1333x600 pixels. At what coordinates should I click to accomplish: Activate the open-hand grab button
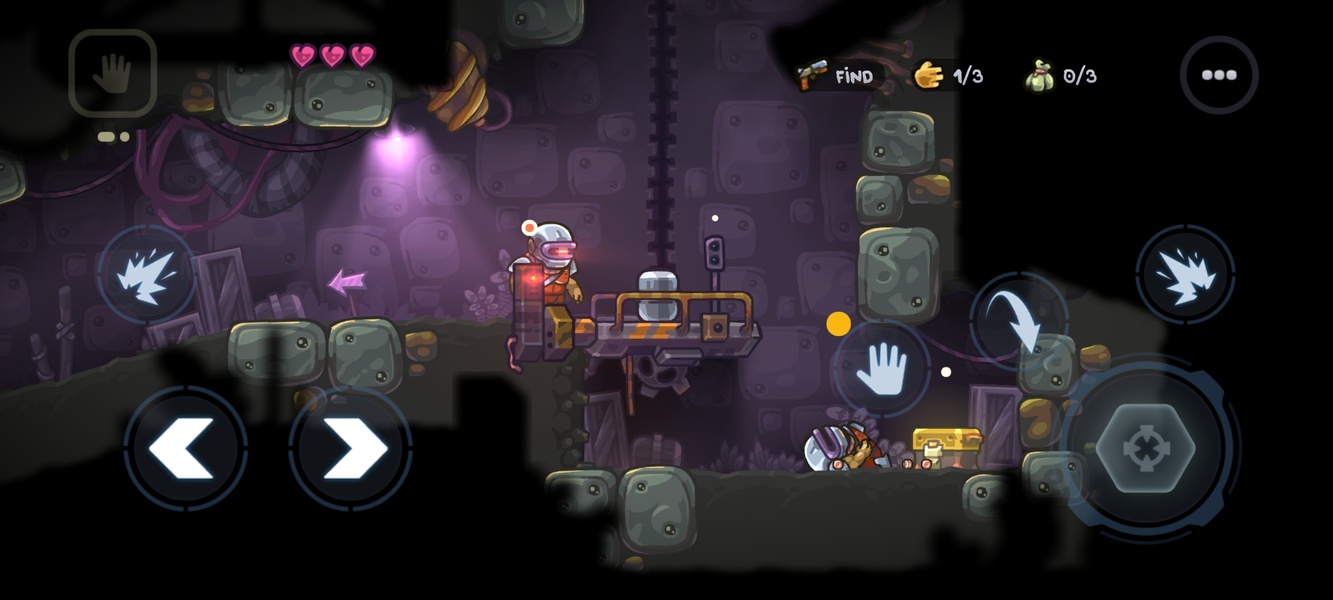[881, 369]
